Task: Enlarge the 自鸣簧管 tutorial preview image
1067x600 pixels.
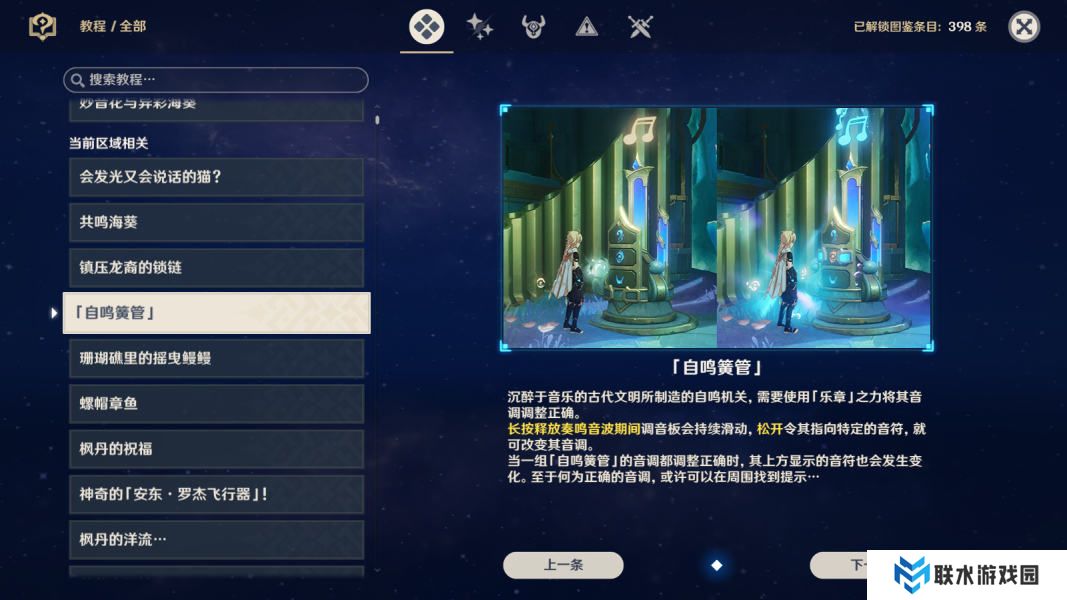Action: pos(716,228)
